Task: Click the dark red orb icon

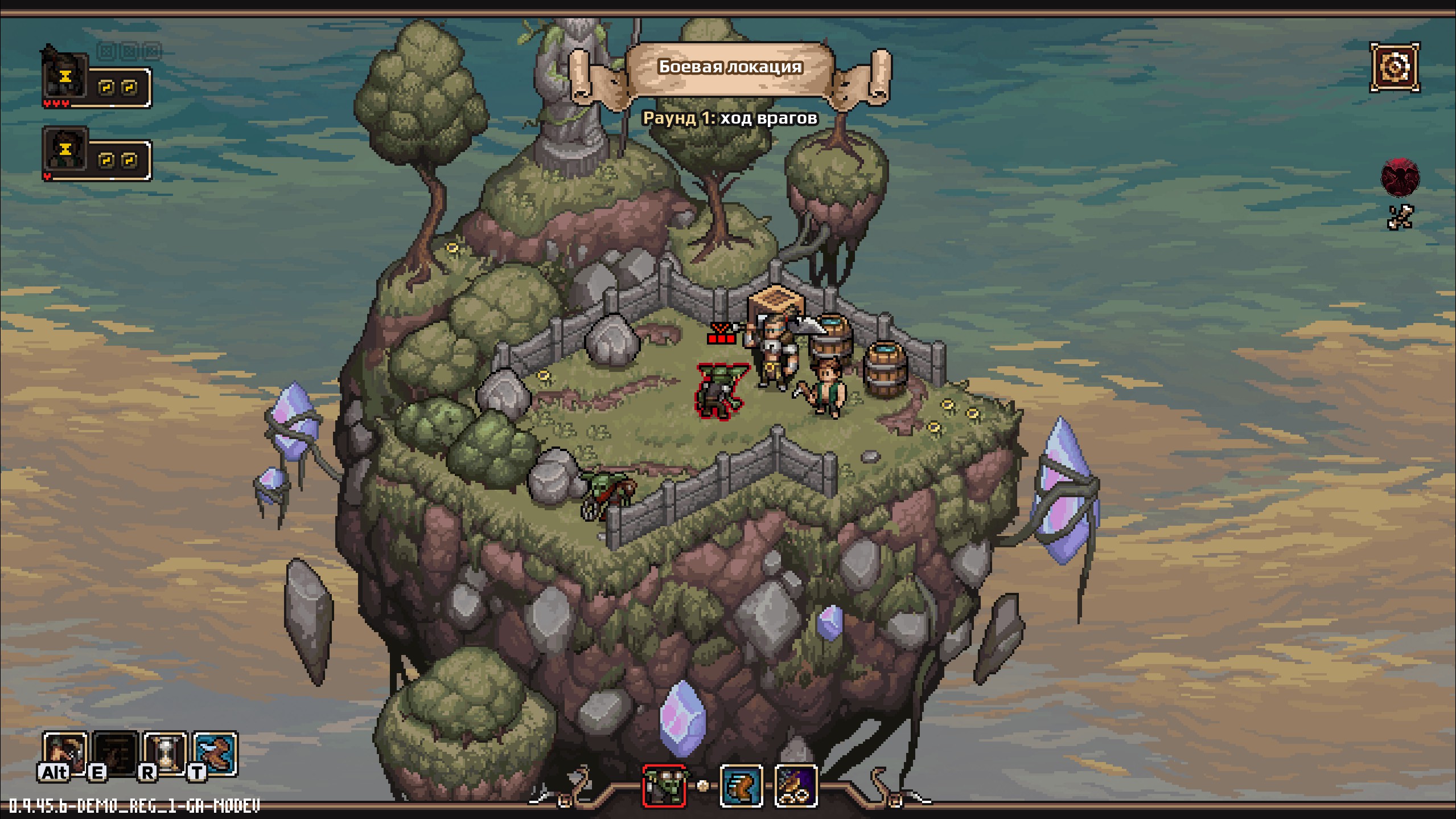Action: pos(1400,177)
